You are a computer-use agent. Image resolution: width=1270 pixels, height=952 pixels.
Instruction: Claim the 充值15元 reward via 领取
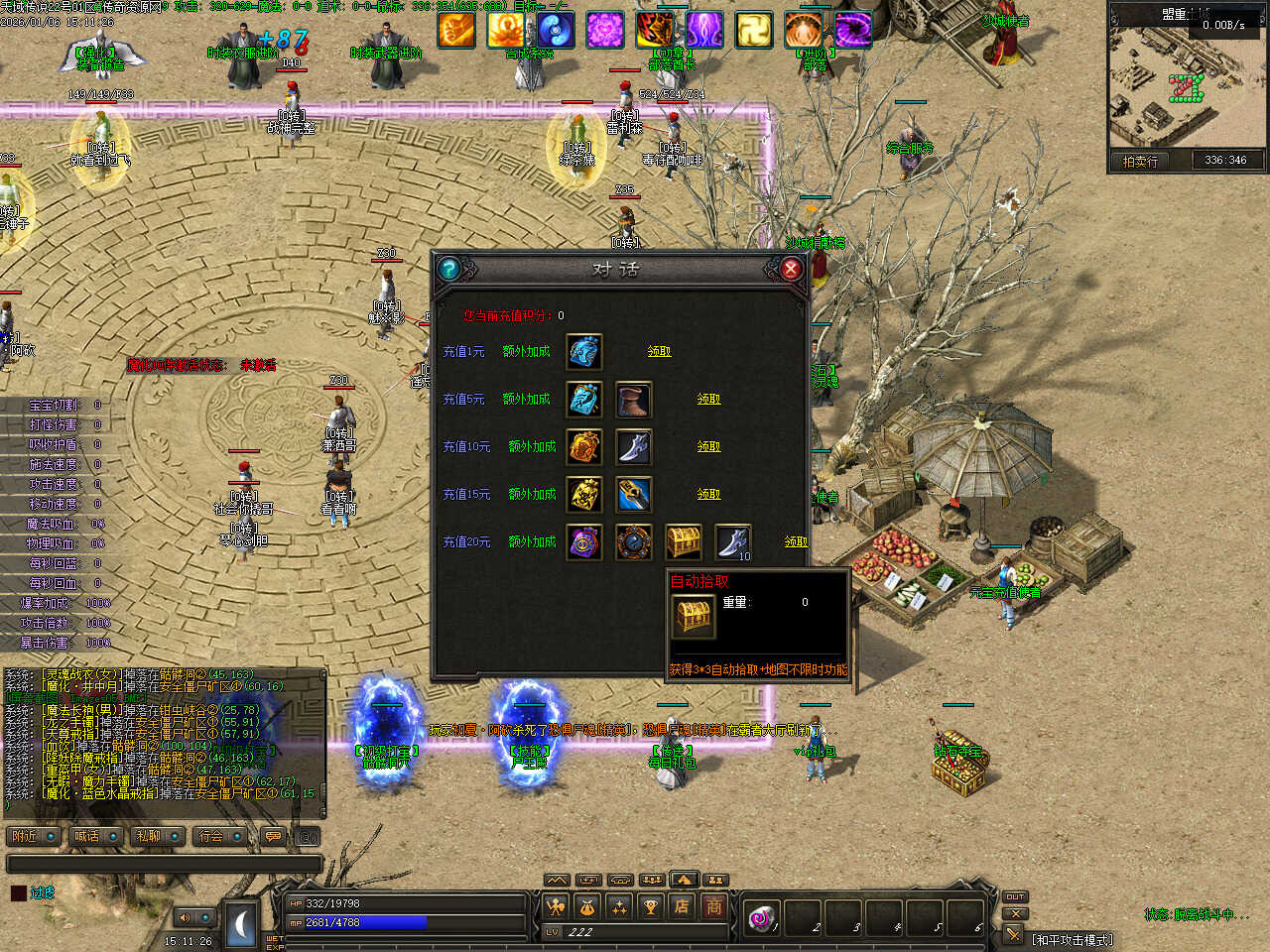708,494
